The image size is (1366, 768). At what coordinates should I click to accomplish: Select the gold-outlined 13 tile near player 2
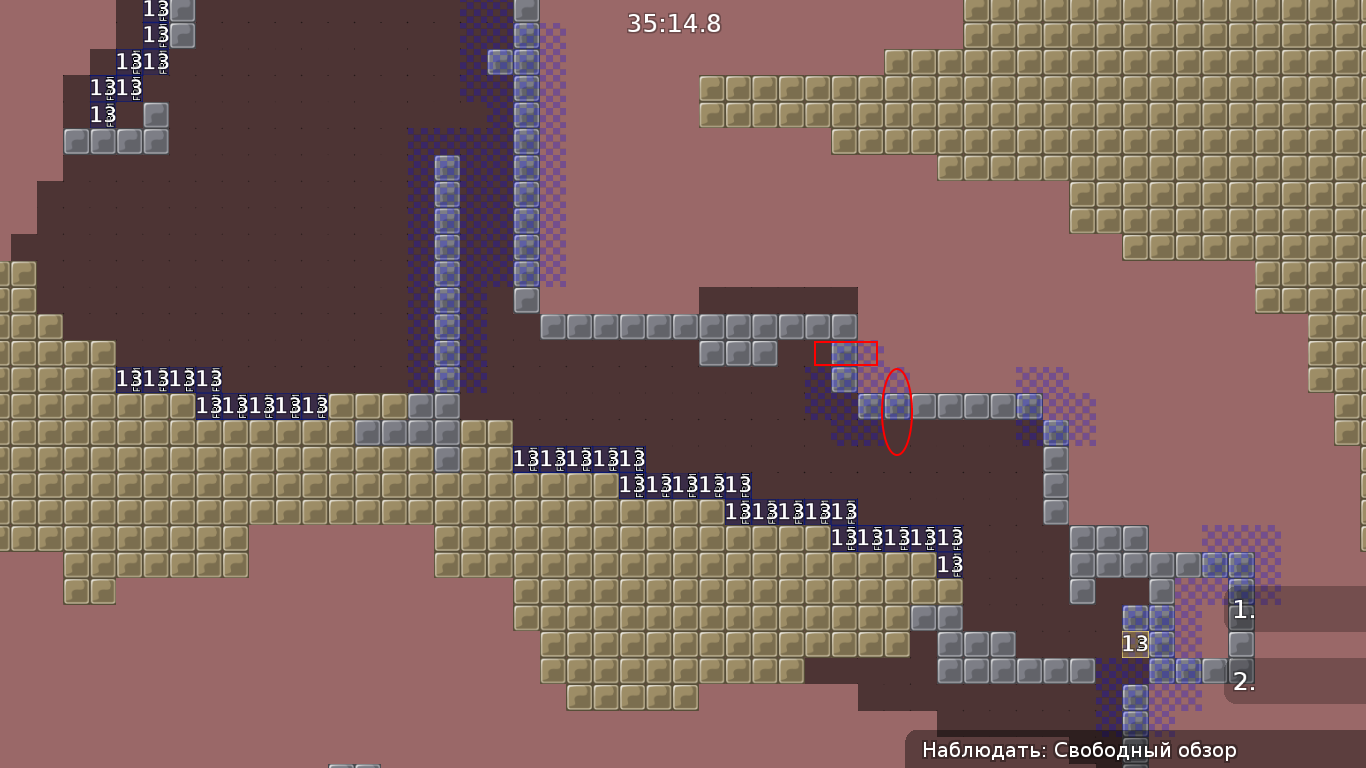point(1136,644)
